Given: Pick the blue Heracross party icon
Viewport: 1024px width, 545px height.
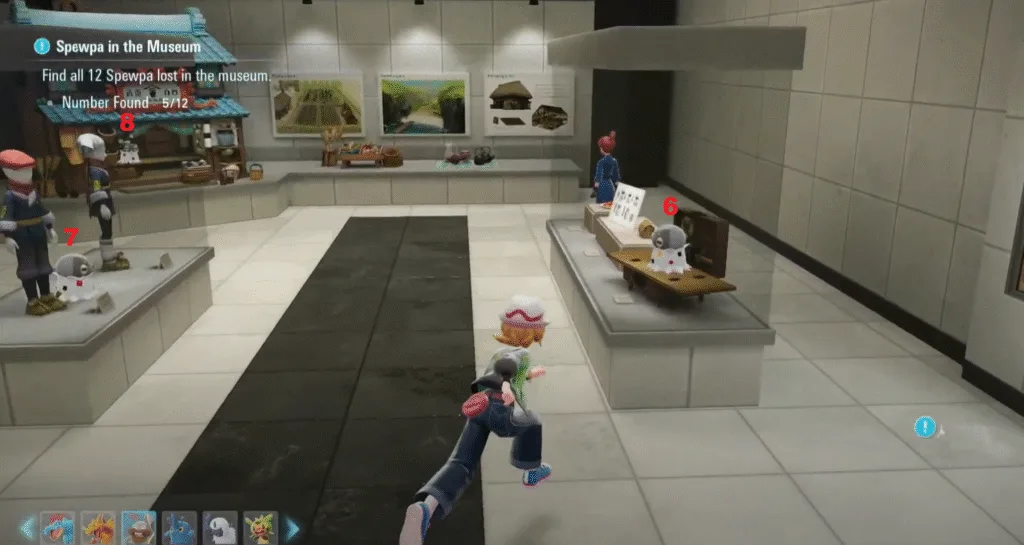Looking at the screenshot, I should pos(180,526).
